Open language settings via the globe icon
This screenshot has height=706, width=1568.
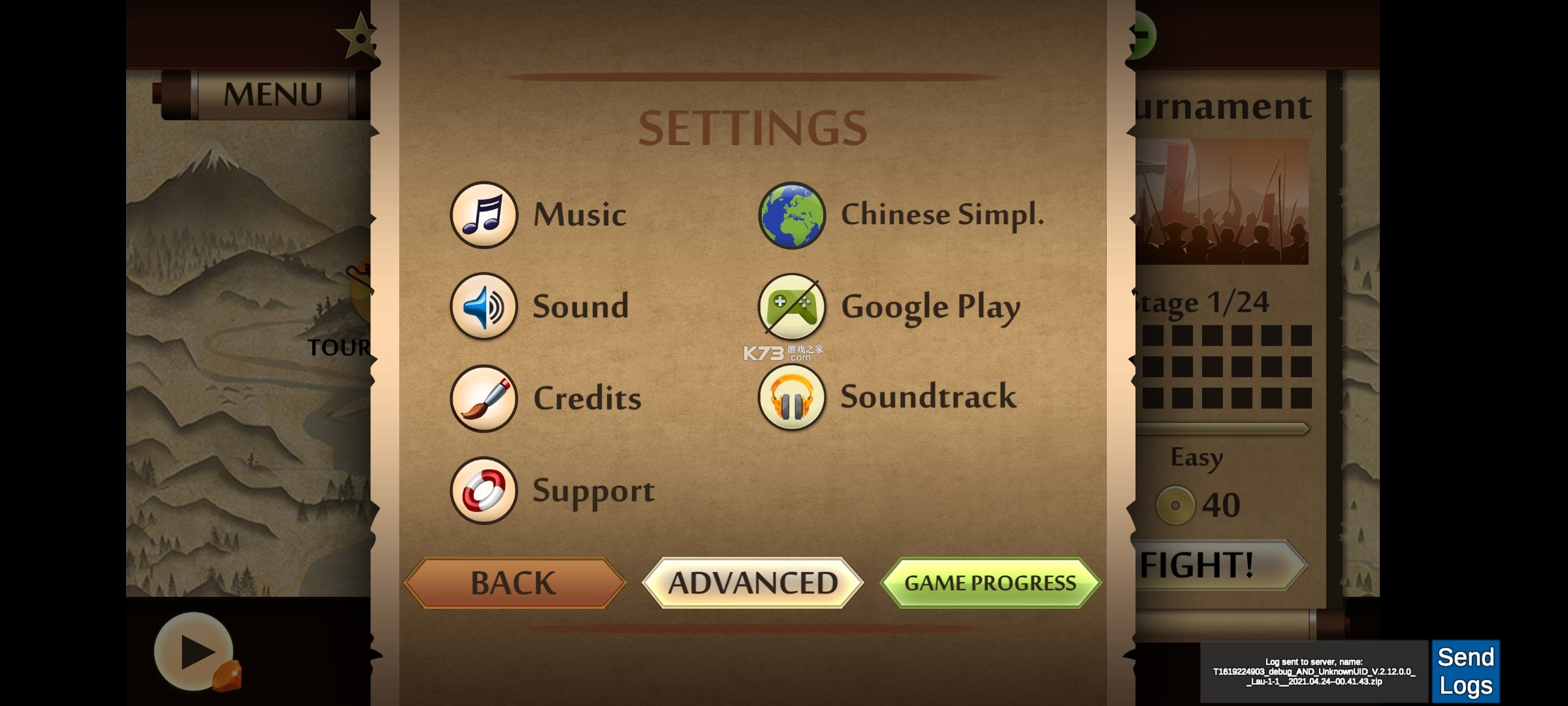[x=792, y=216]
